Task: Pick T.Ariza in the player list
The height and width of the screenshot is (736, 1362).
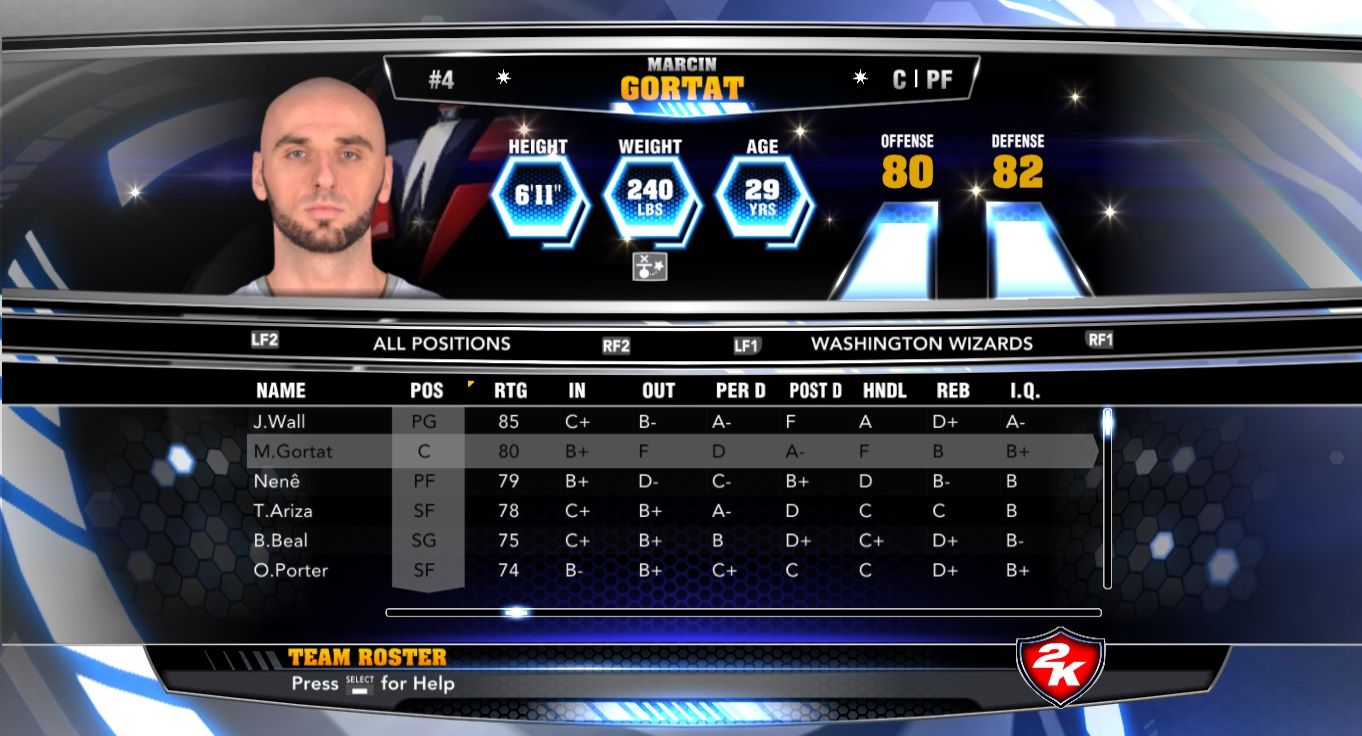Action: tap(283, 511)
